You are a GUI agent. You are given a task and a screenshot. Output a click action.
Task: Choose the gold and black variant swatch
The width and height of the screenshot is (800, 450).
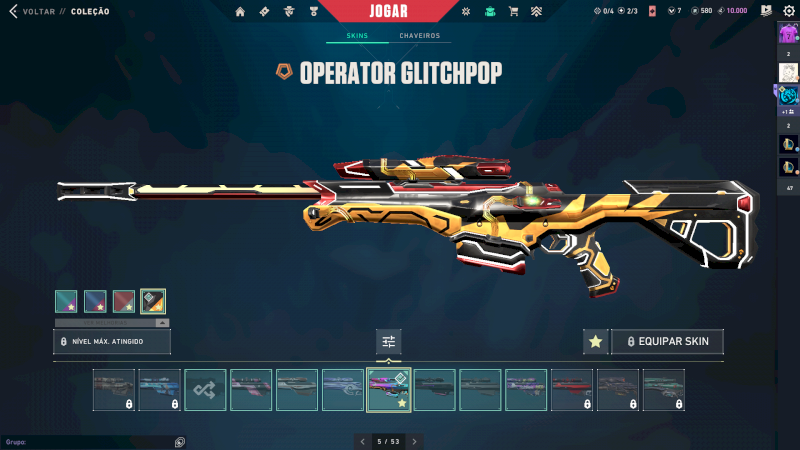click(x=153, y=301)
